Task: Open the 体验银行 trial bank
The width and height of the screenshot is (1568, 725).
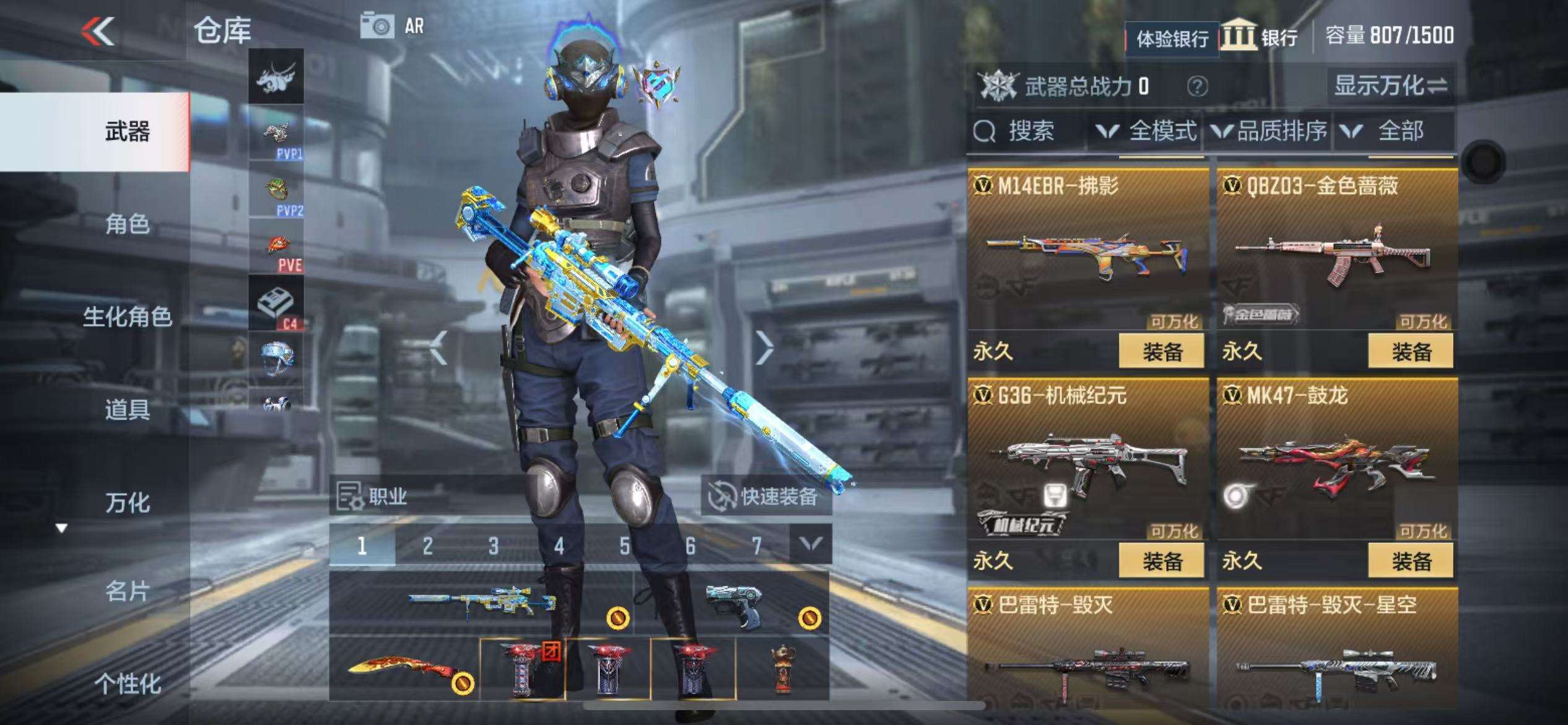Action: [x=1172, y=39]
